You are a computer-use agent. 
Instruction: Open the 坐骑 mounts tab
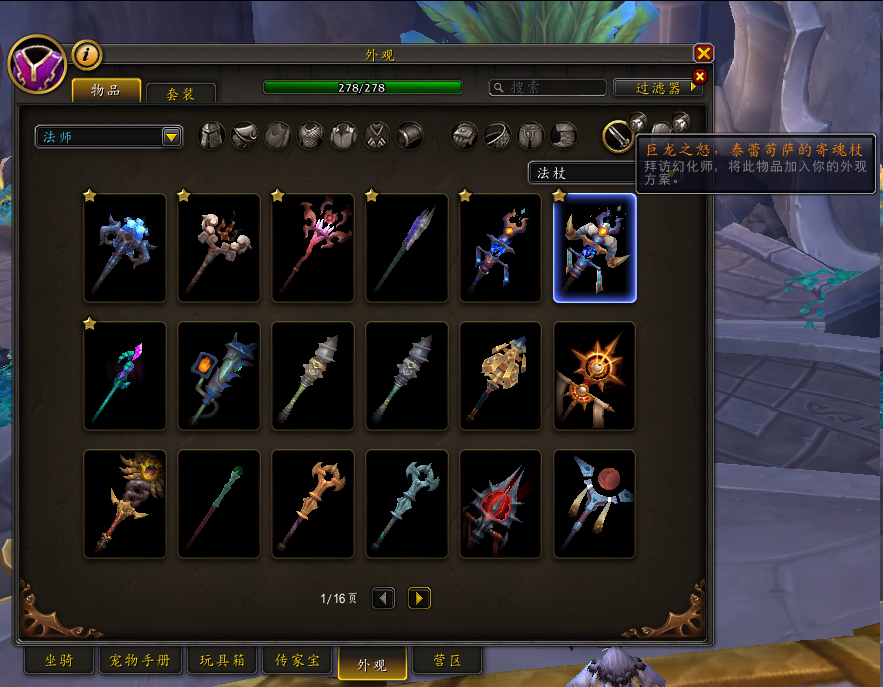point(58,660)
